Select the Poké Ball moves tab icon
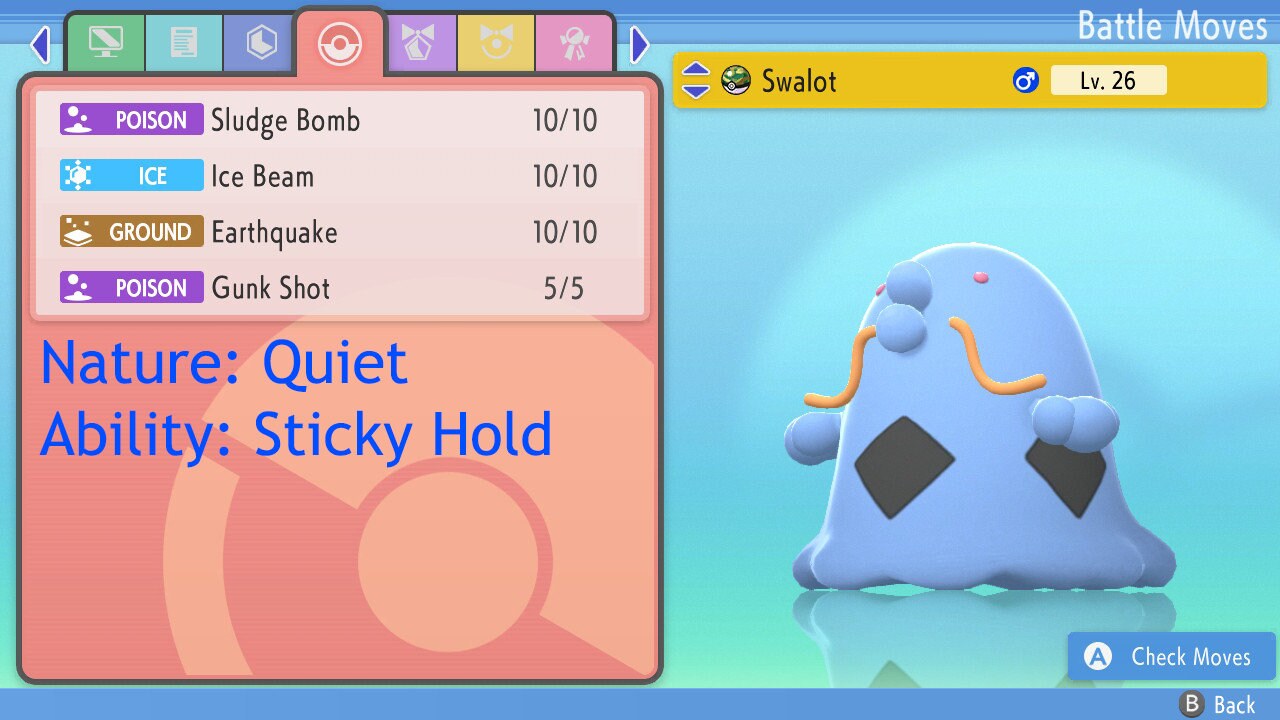Viewport: 1280px width, 720px height. click(339, 43)
